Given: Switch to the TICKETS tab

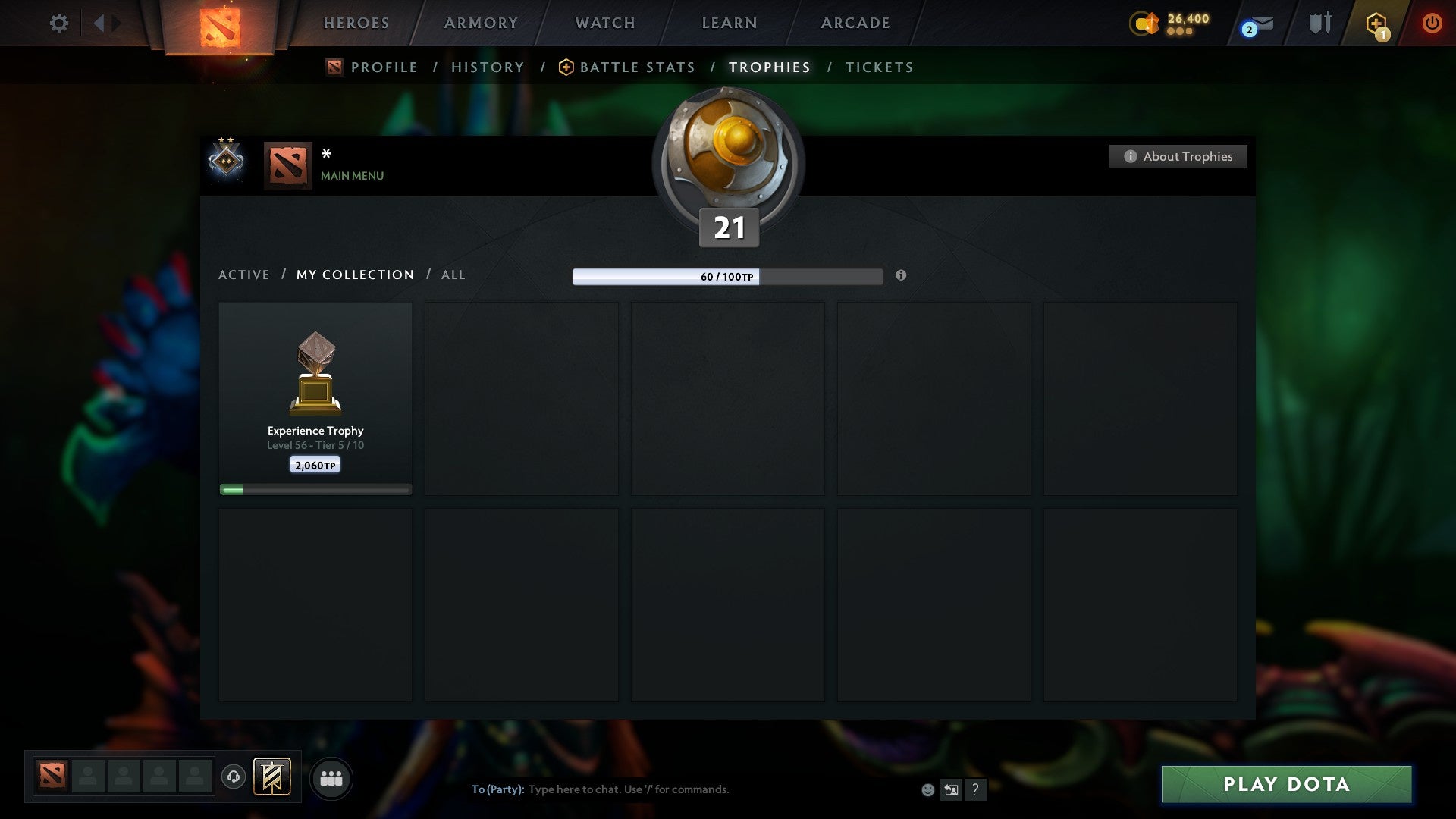Looking at the screenshot, I should click(878, 67).
